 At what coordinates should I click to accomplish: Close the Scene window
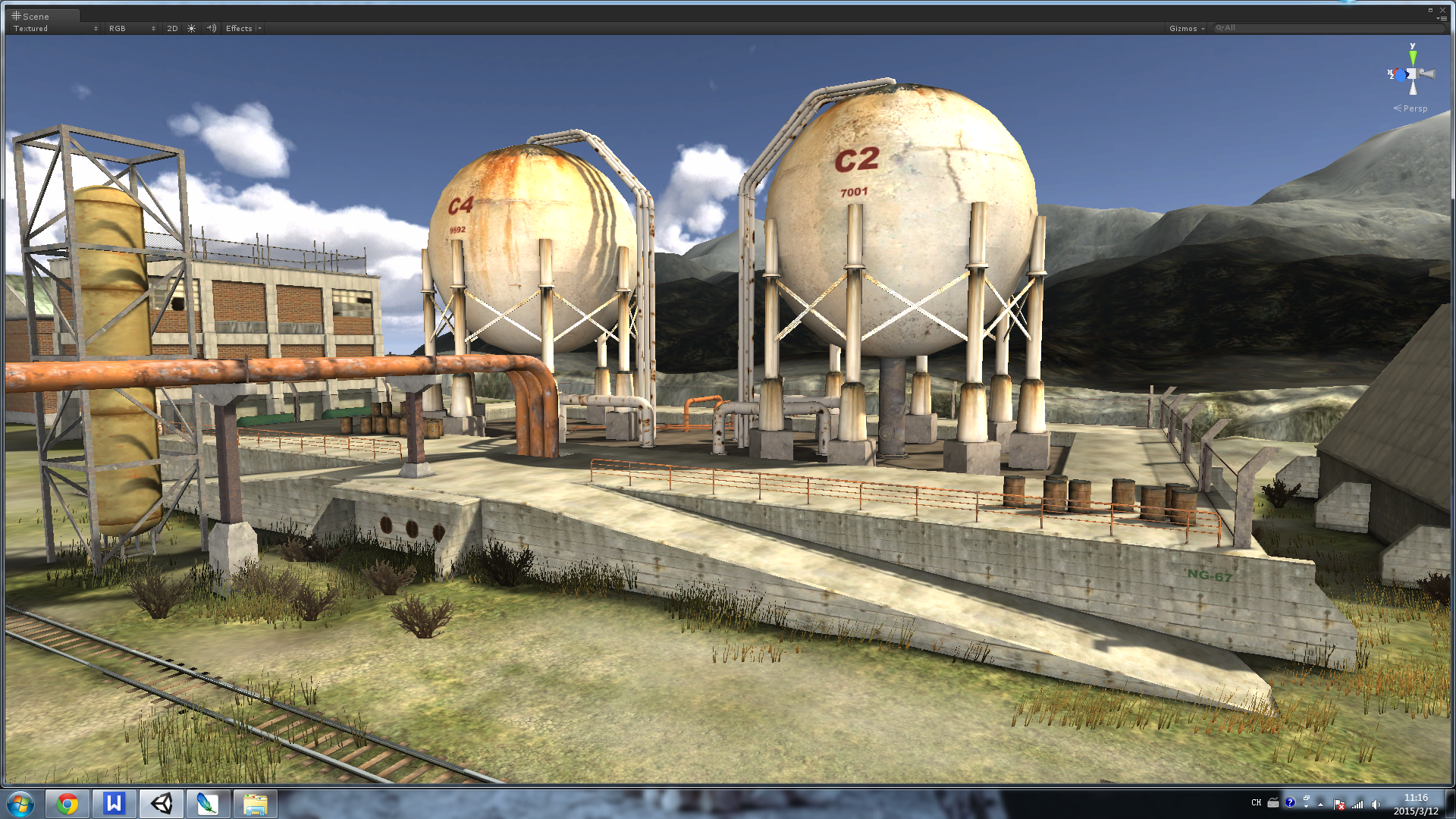tap(1442, 10)
